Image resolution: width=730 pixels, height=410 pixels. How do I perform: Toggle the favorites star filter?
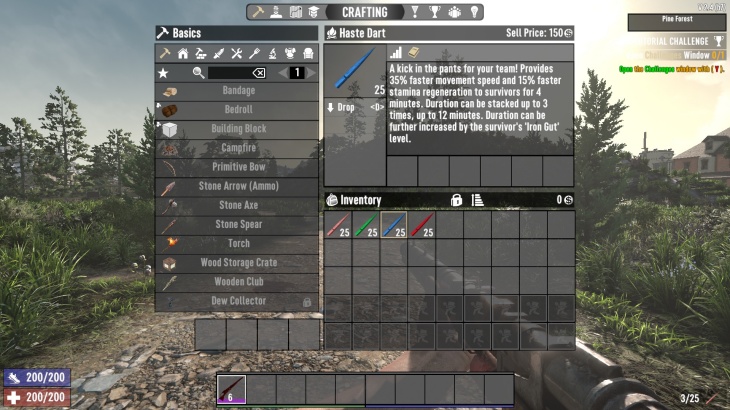point(163,73)
